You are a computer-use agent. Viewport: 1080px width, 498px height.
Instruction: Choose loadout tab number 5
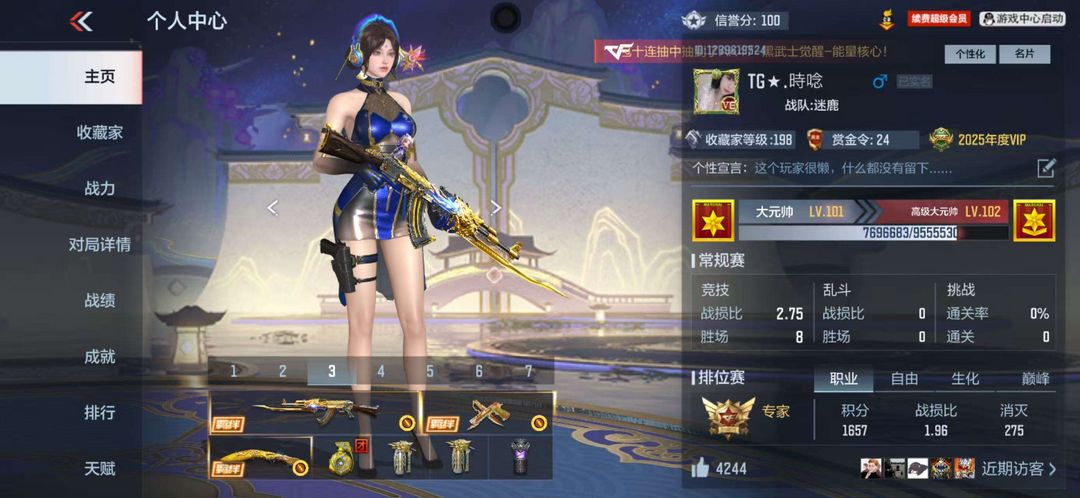[x=430, y=371]
